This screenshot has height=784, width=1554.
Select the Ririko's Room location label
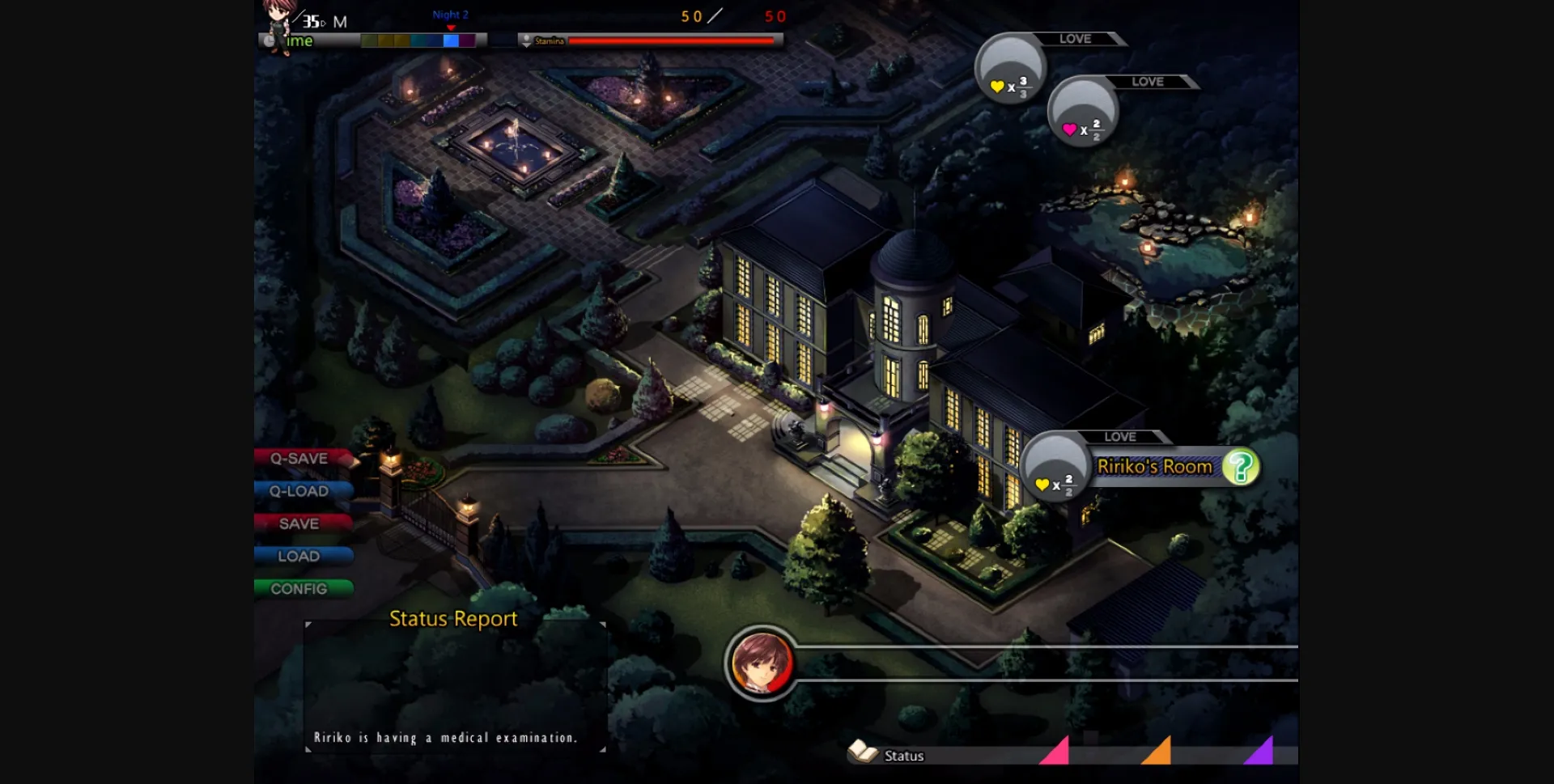[x=1154, y=467]
